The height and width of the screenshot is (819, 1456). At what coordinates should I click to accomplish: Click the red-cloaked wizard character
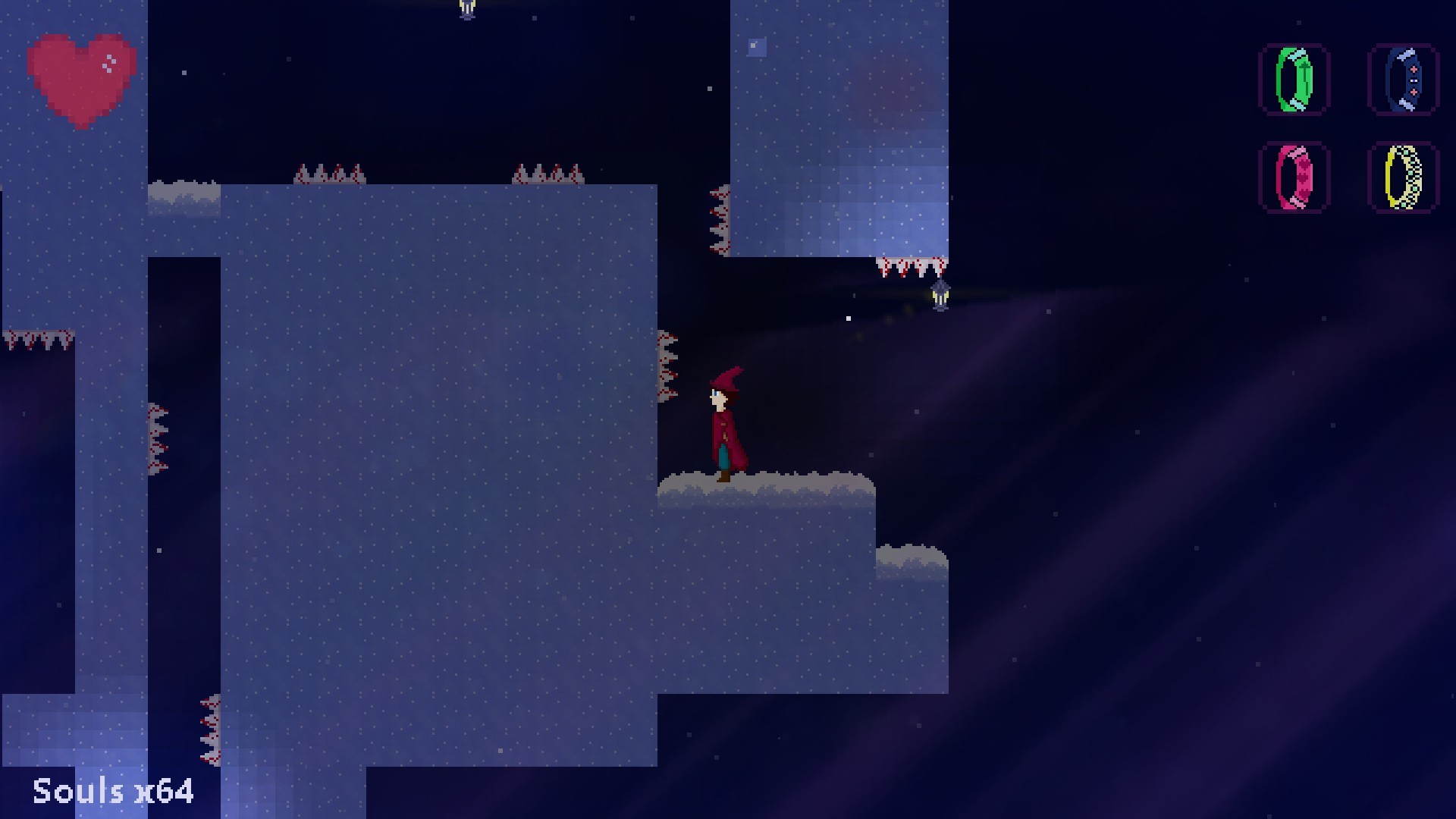(724, 425)
